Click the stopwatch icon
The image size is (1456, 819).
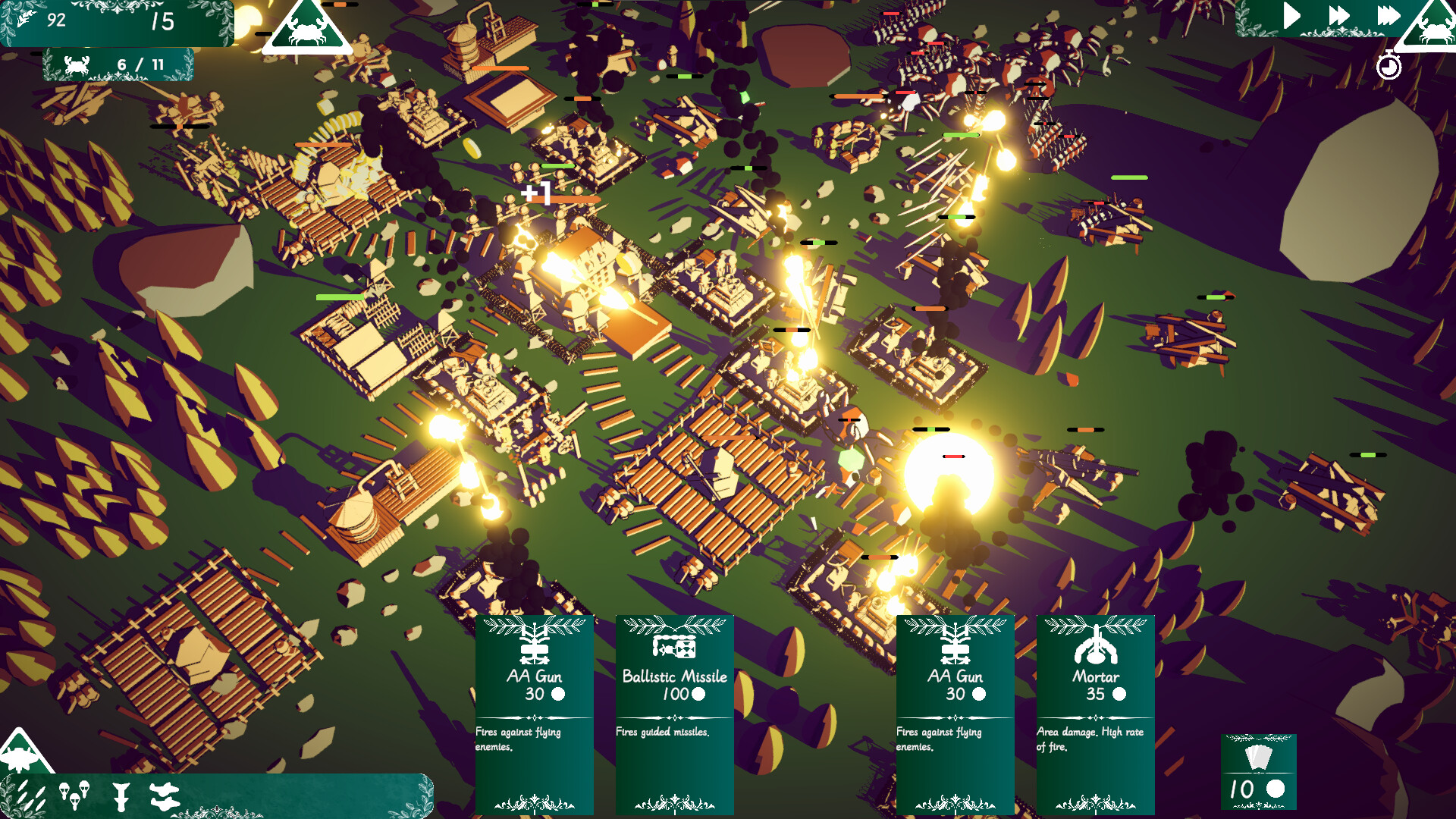tap(1389, 66)
